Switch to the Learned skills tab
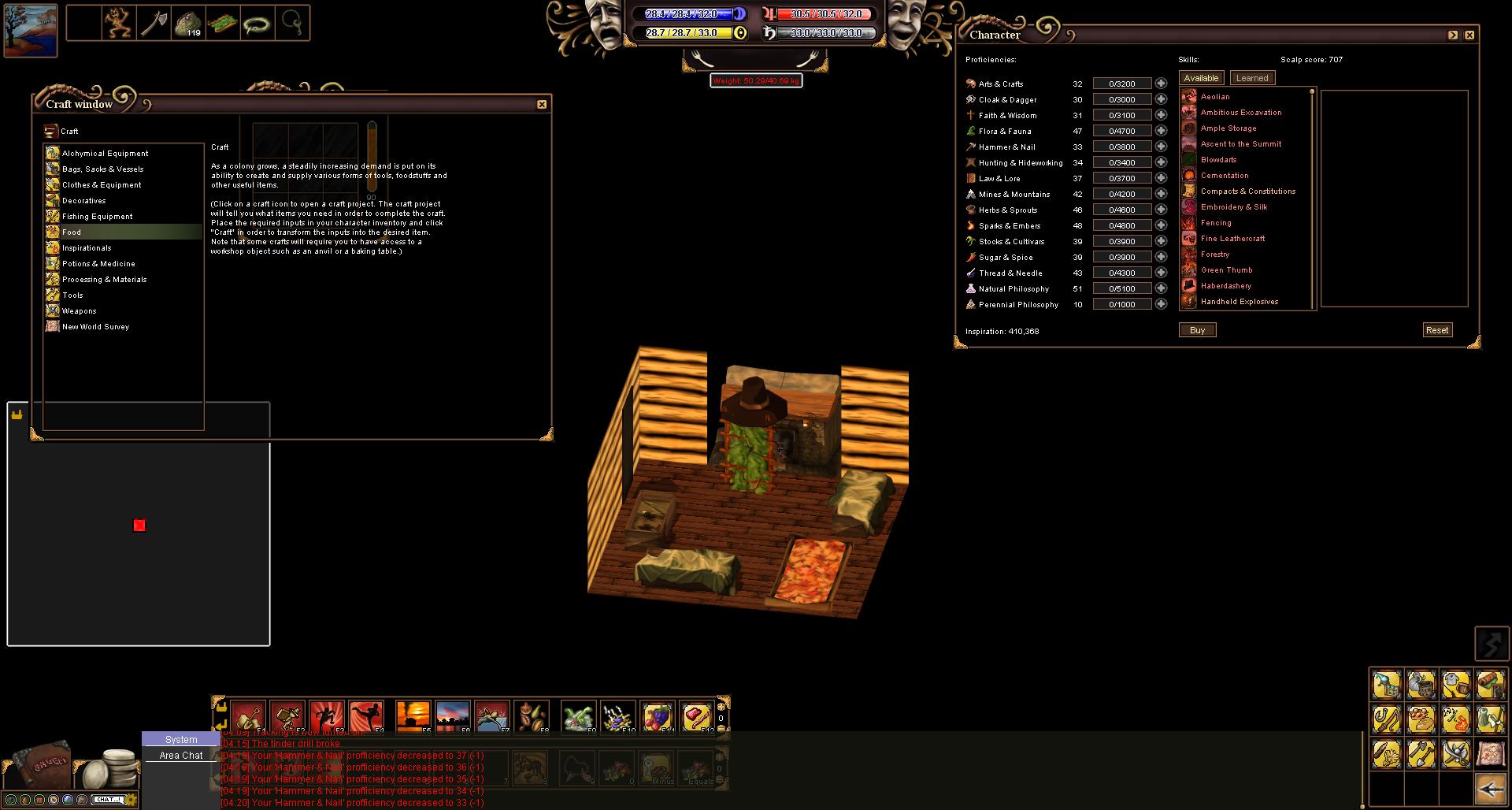This screenshot has width=1512, height=810. pos(1252,78)
